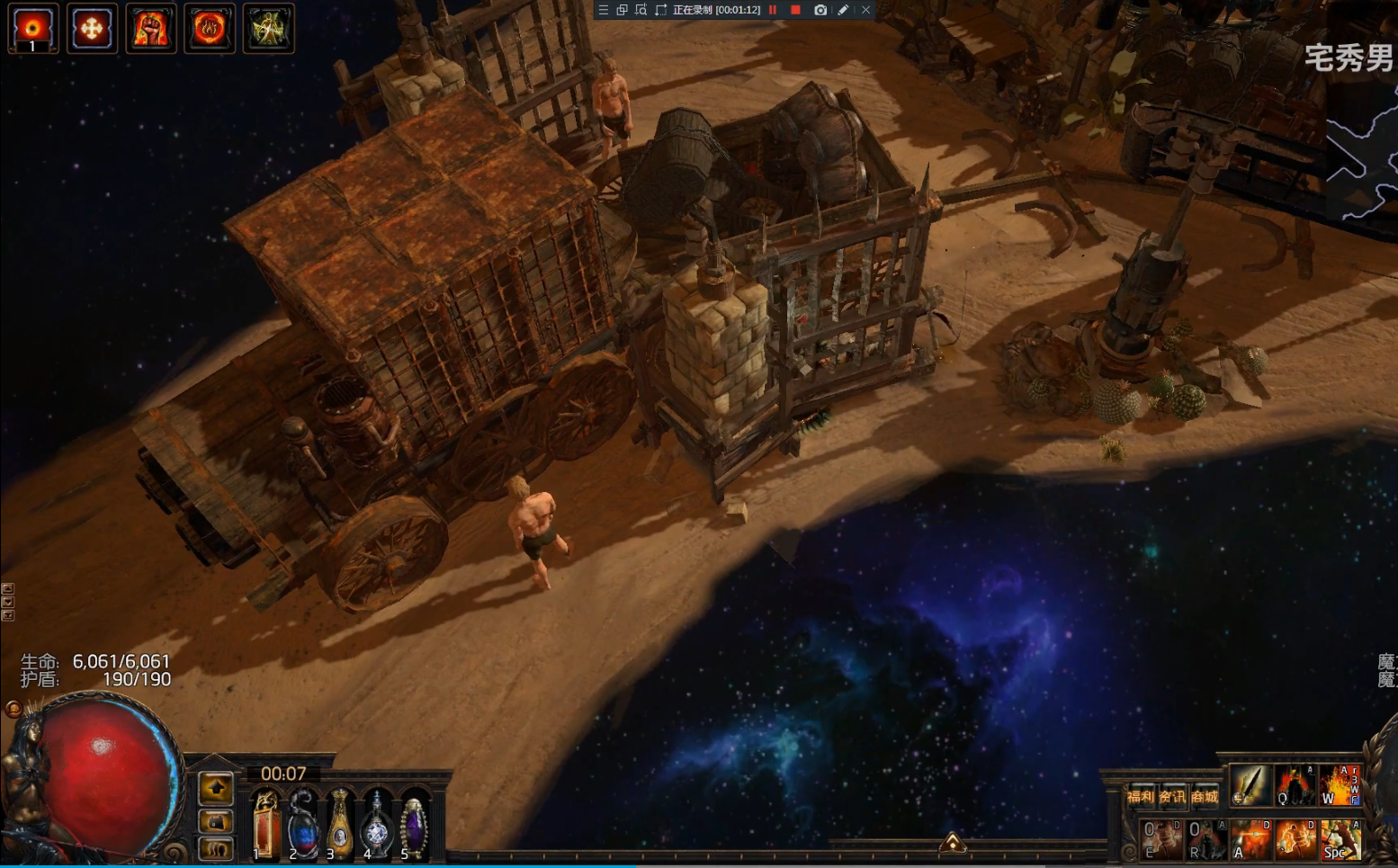Open the 资讯 (news) panel
The height and width of the screenshot is (868, 1398).
coord(1171,796)
